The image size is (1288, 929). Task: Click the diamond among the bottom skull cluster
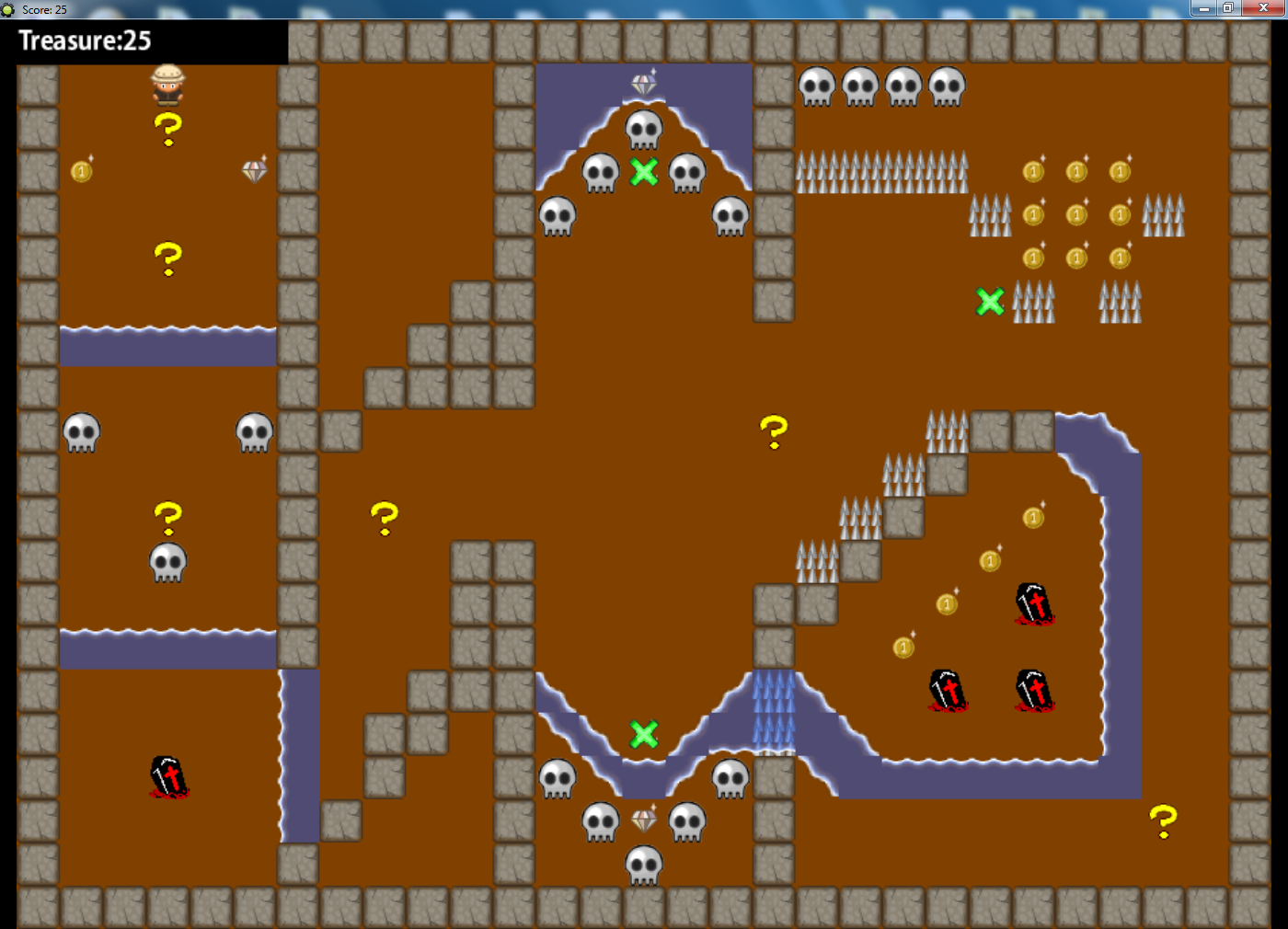[643, 821]
